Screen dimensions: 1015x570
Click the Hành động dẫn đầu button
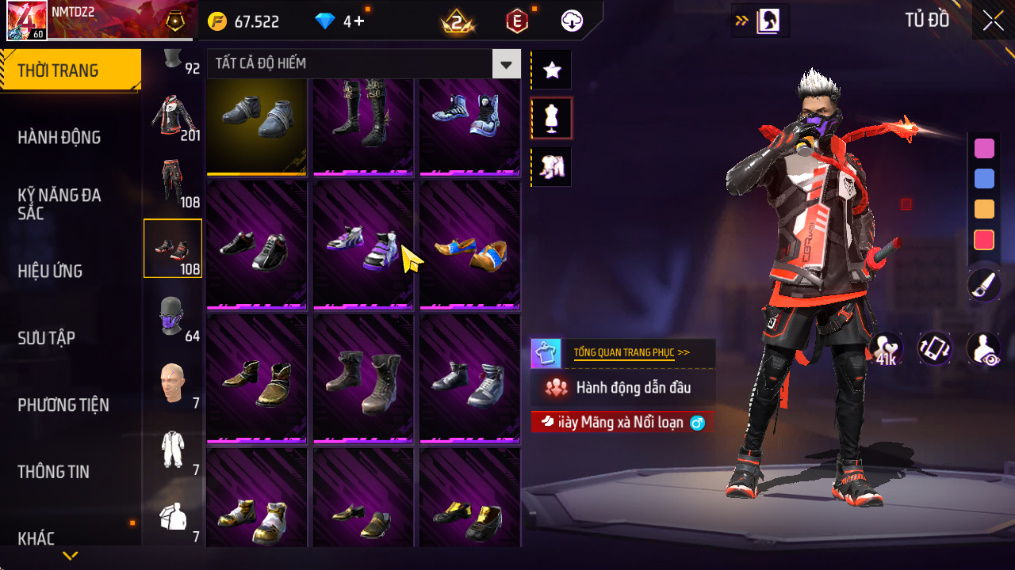(622, 388)
